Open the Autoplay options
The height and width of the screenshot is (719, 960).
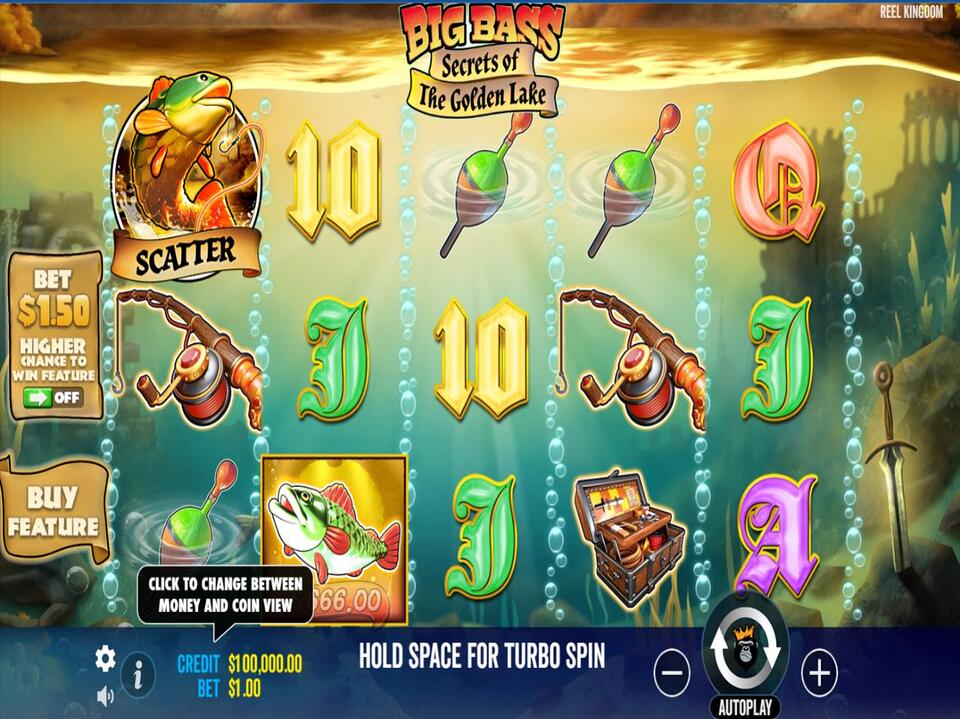coord(745,708)
